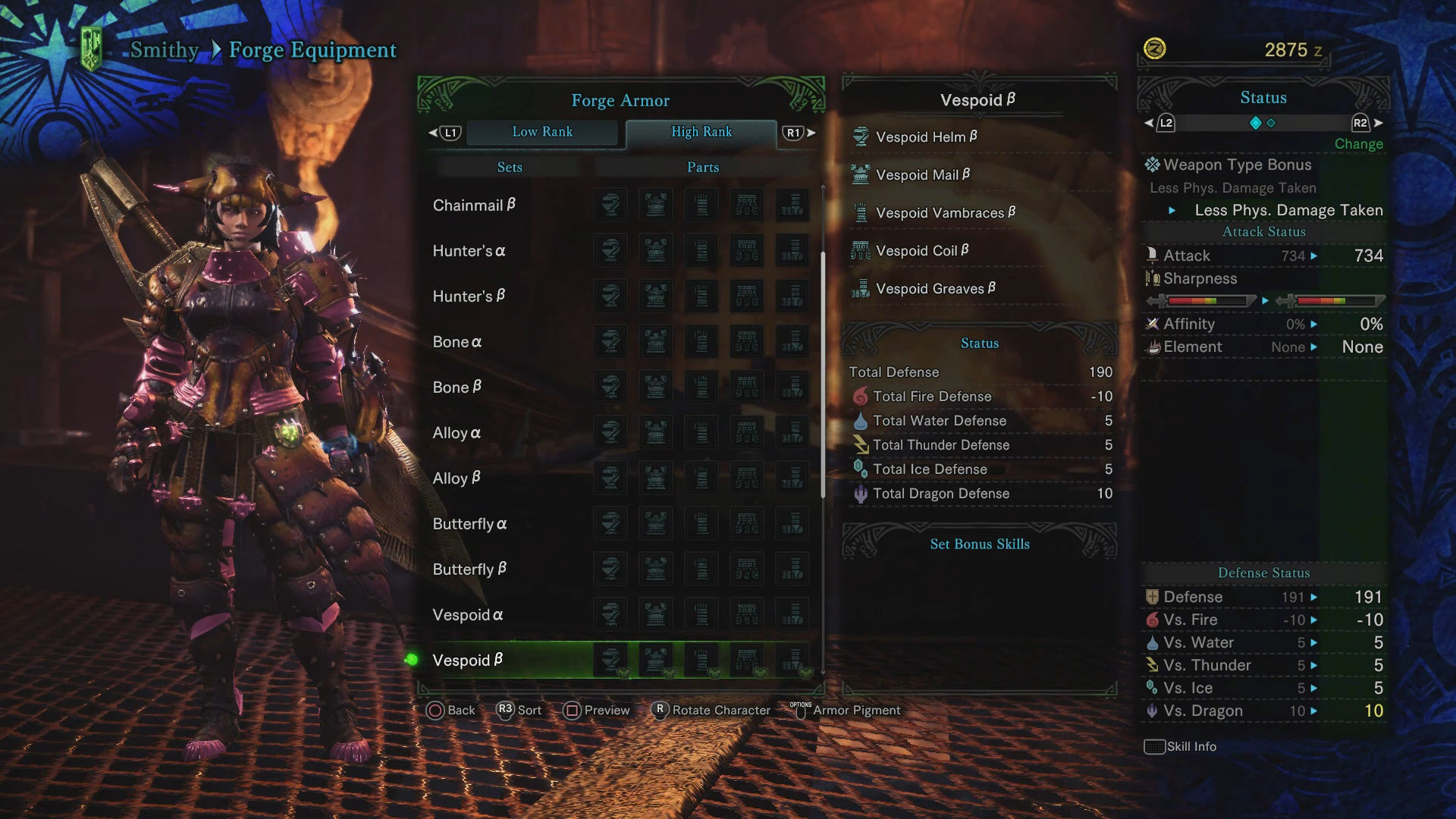The image size is (1456, 819).
Task: Switch to the Low Rank tab
Action: click(x=543, y=132)
